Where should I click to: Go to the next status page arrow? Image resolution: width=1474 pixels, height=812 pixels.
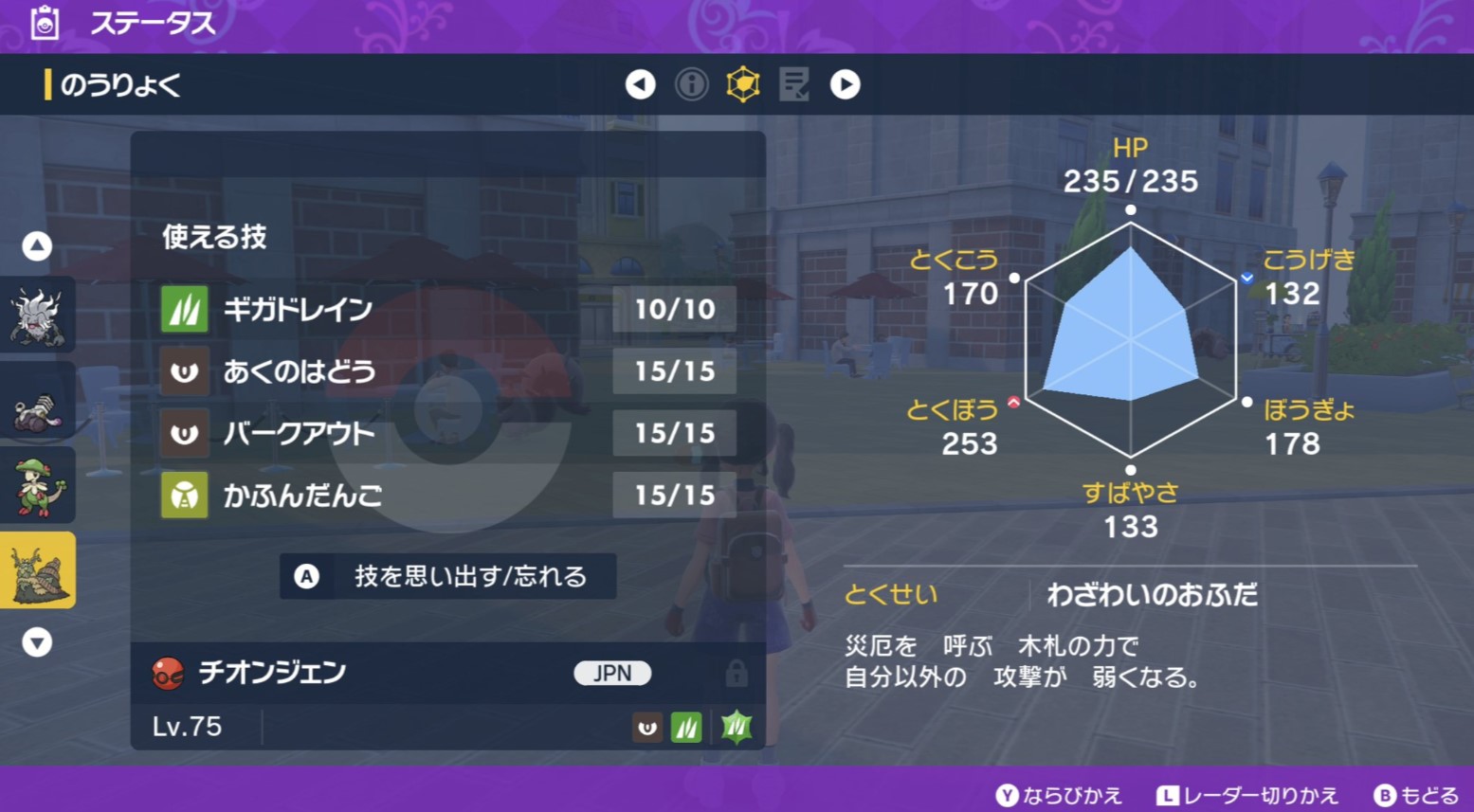(845, 85)
